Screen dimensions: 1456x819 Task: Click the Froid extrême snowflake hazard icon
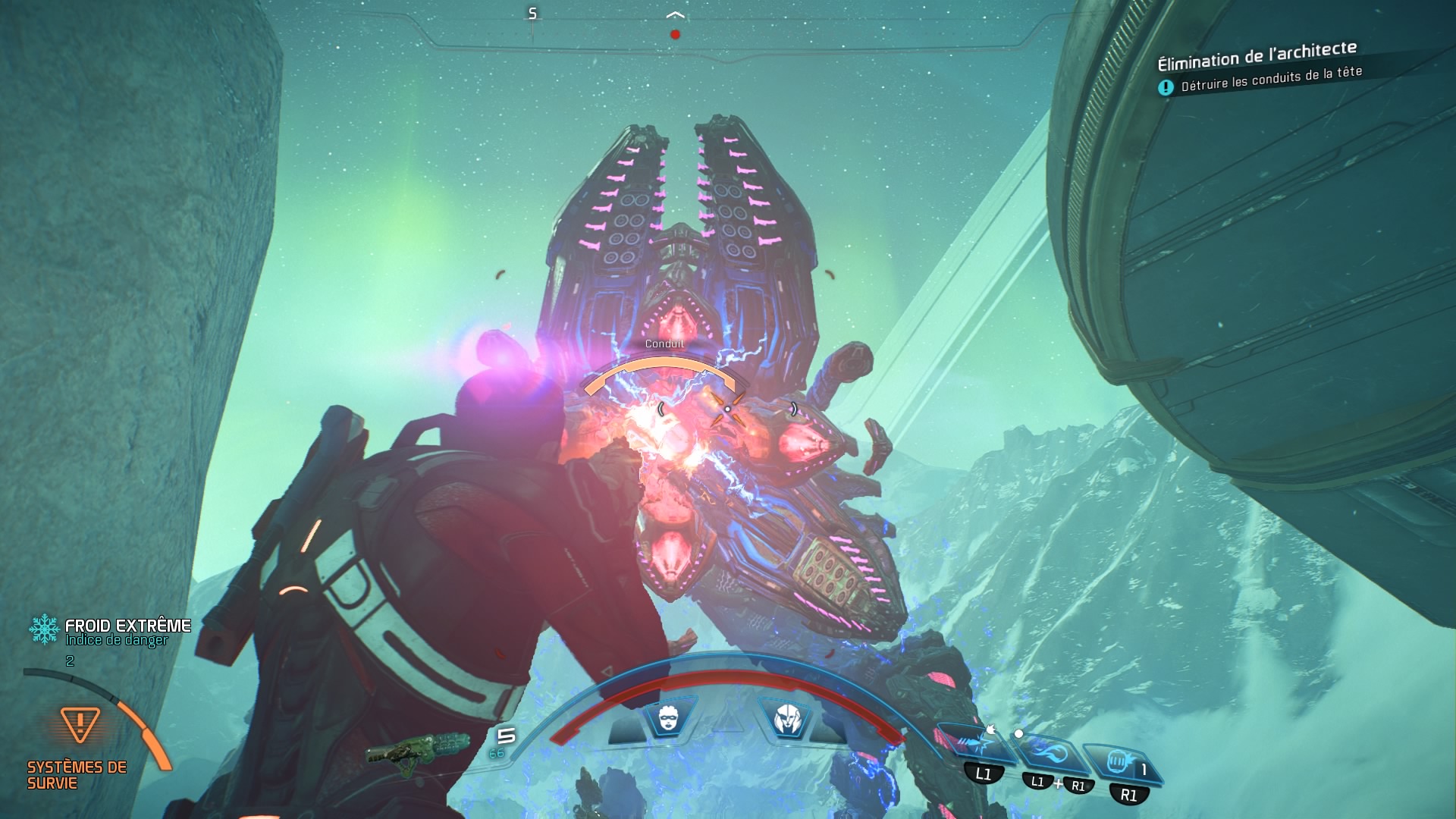pos(44,629)
